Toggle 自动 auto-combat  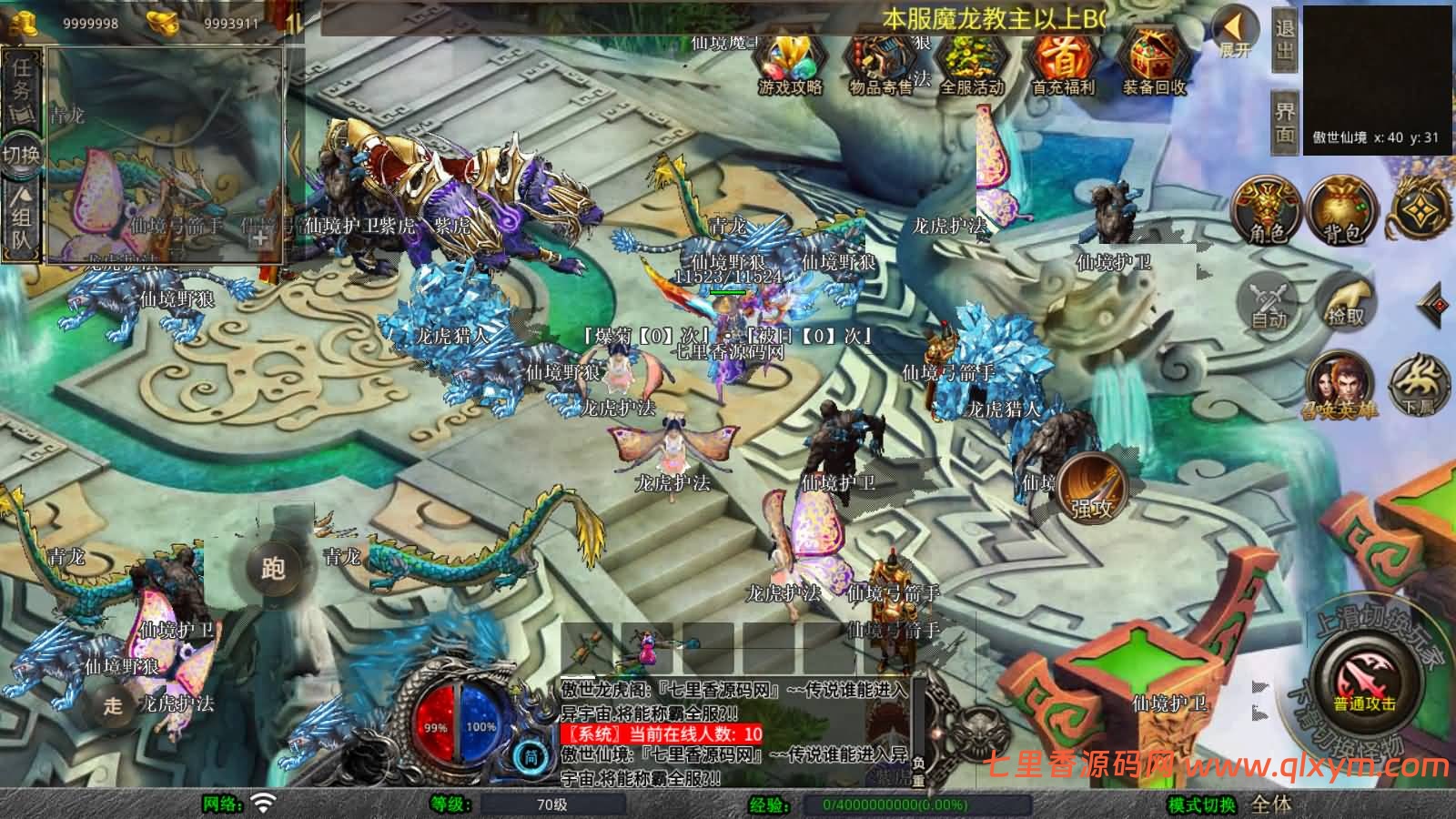pyautogui.click(x=1269, y=299)
